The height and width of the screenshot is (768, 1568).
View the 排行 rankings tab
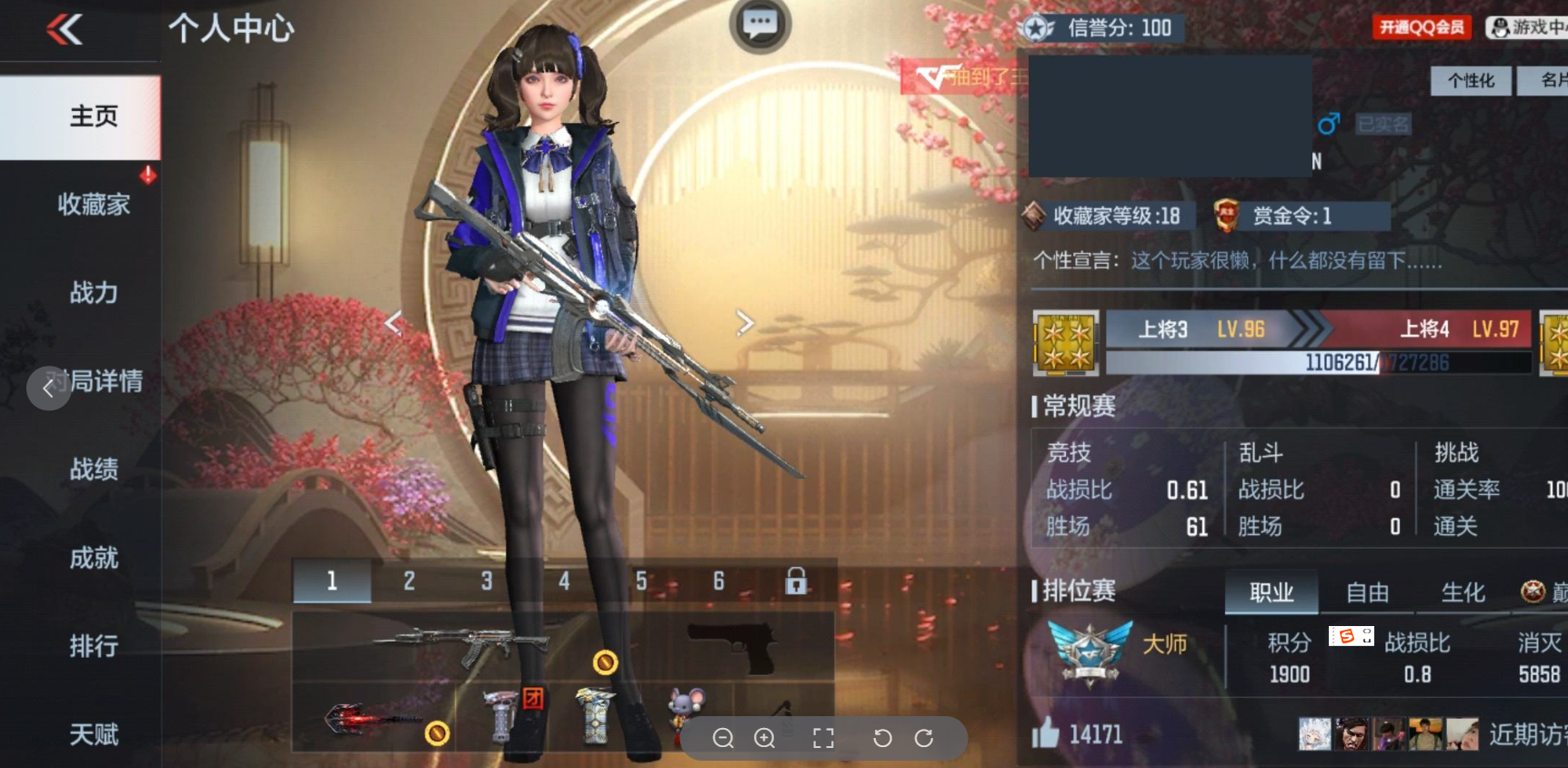click(x=94, y=645)
